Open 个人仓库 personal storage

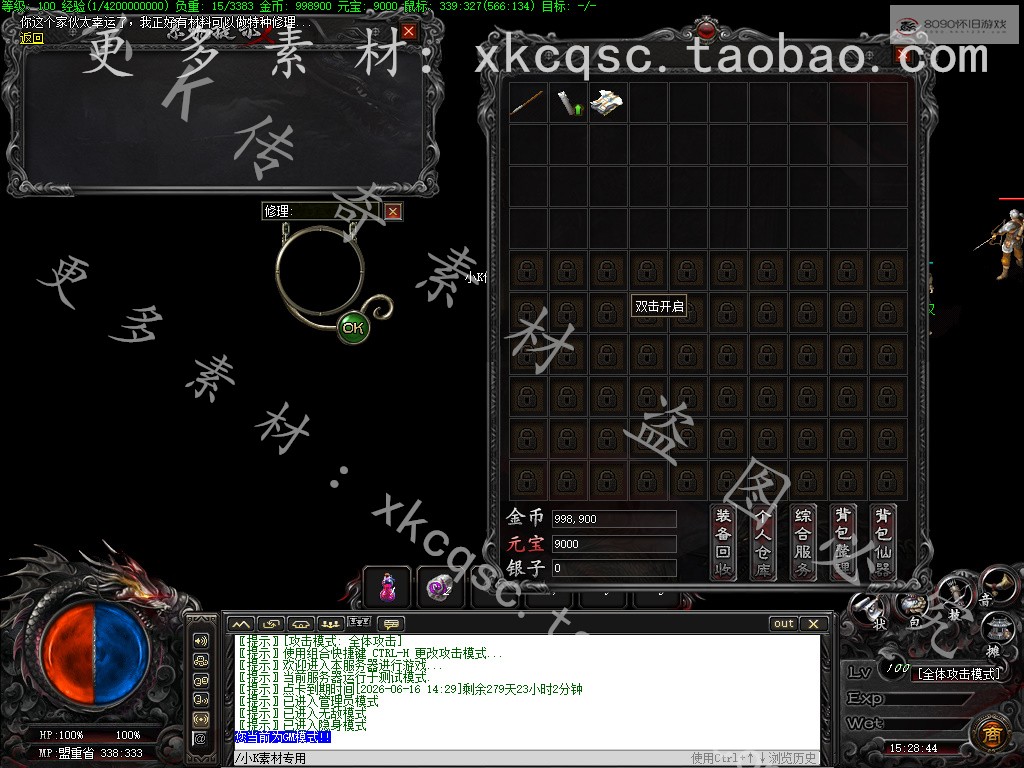(x=763, y=542)
